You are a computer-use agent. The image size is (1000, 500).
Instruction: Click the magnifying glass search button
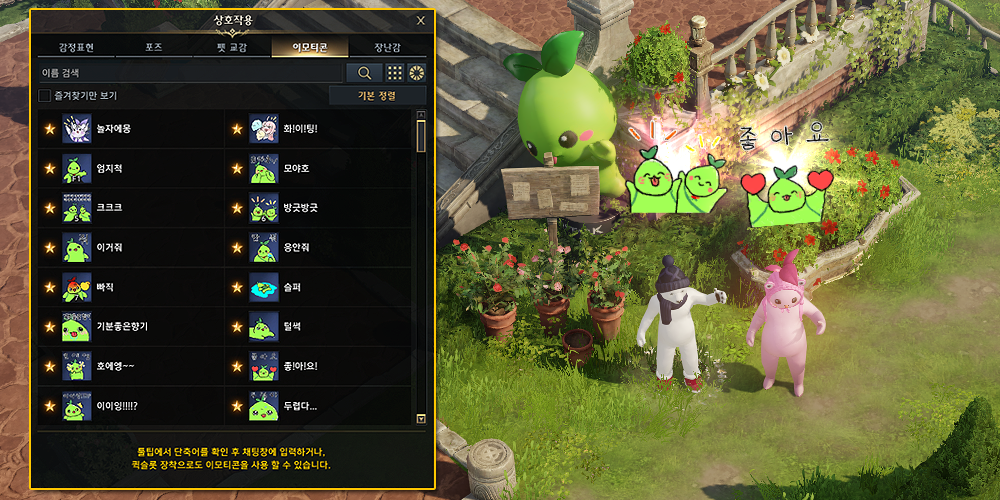click(x=364, y=73)
